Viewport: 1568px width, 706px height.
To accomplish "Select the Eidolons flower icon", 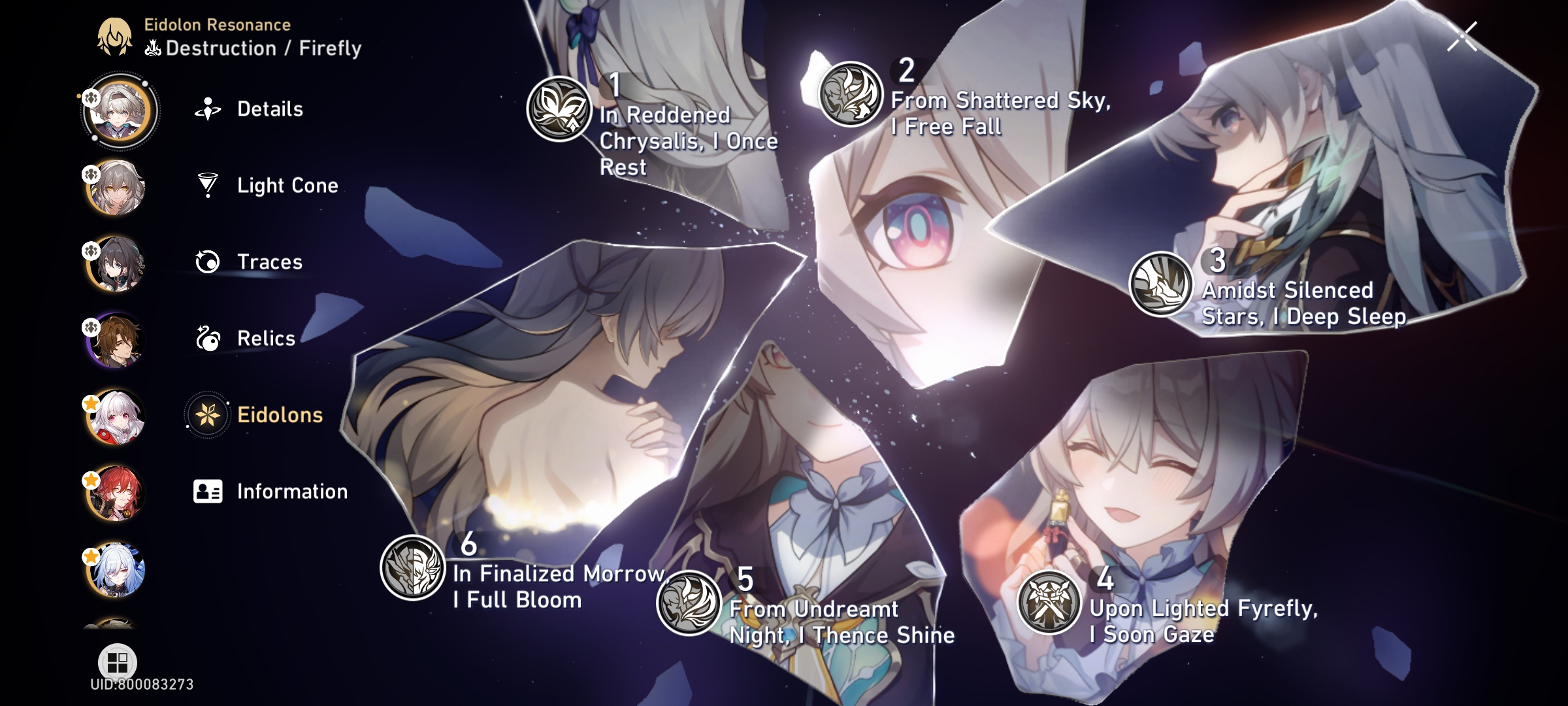I will point(208,414).
